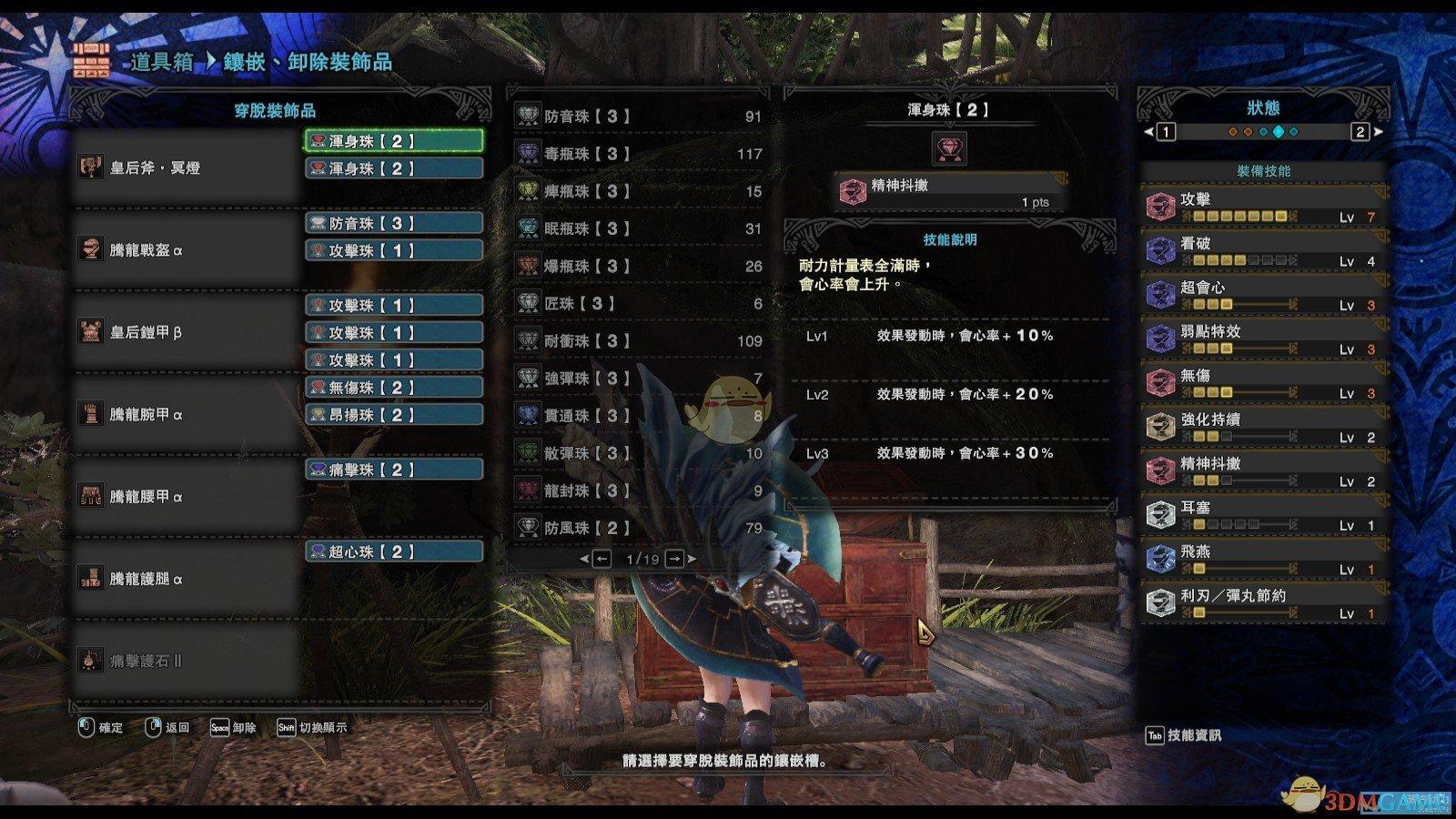This screenshot has height=819, width=1456.
Task: Select the 看破 skill row
Action: [1263, 251]
